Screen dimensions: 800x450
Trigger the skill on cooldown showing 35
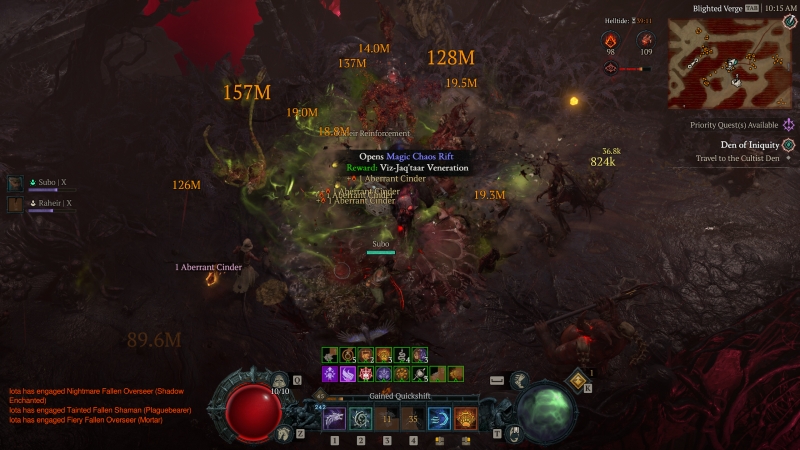pyautogui.click(x=412, y=418)
